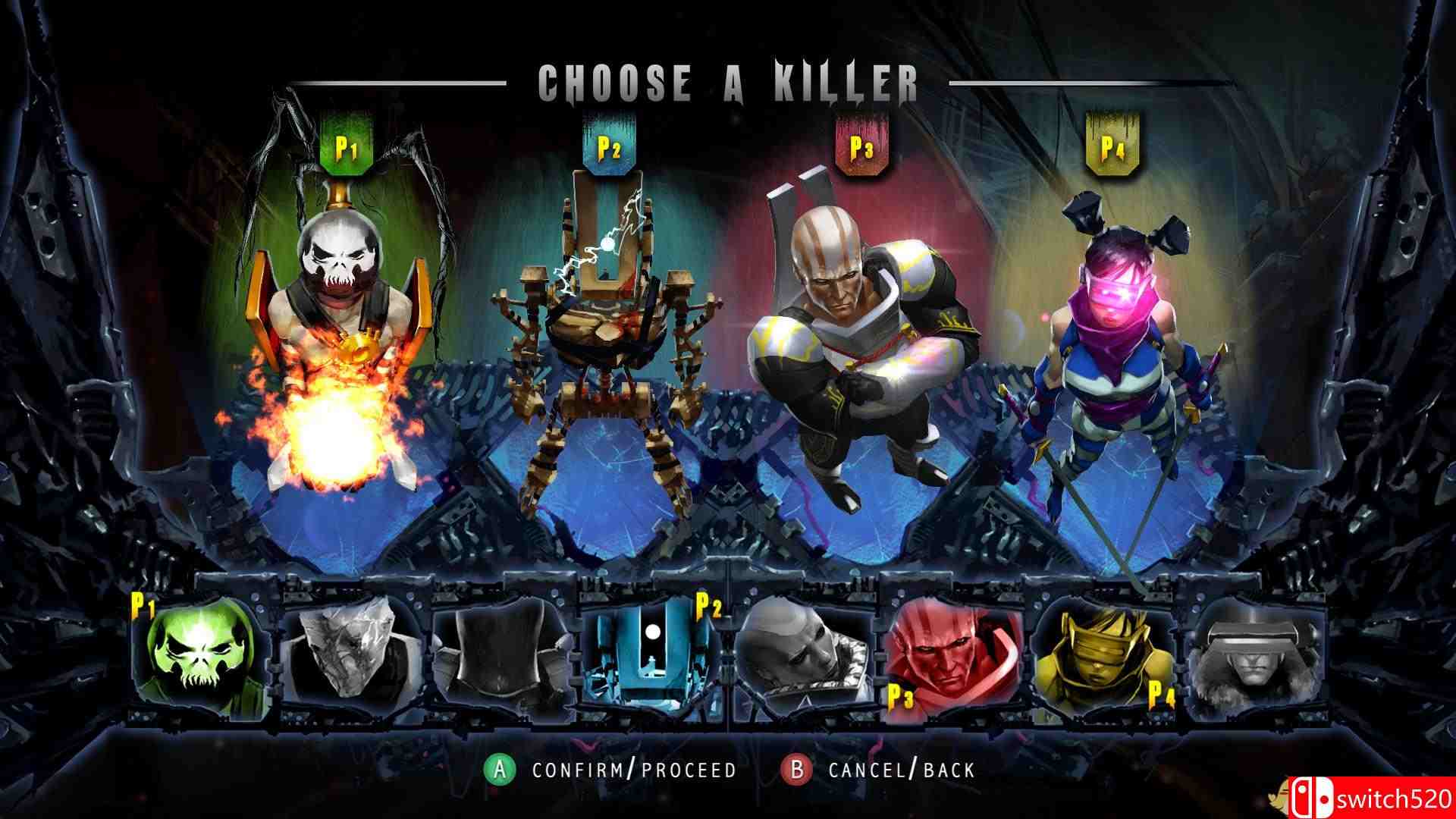1456x819 pixels.
Task: Toggle the P4 yellow player banner
Action: point(1107,144)
